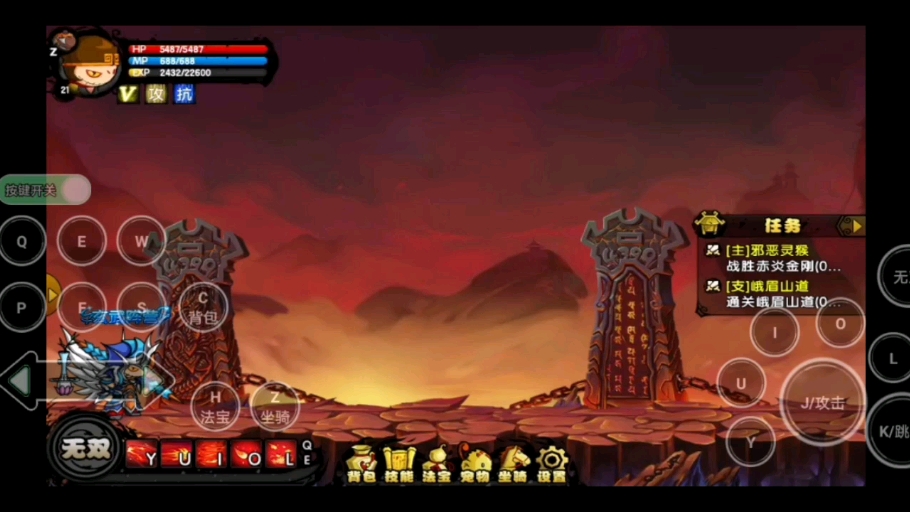Screen dimensions: 910x512
Task: Use the flame skill icon marked L
Action: click(x=281, y=455)
